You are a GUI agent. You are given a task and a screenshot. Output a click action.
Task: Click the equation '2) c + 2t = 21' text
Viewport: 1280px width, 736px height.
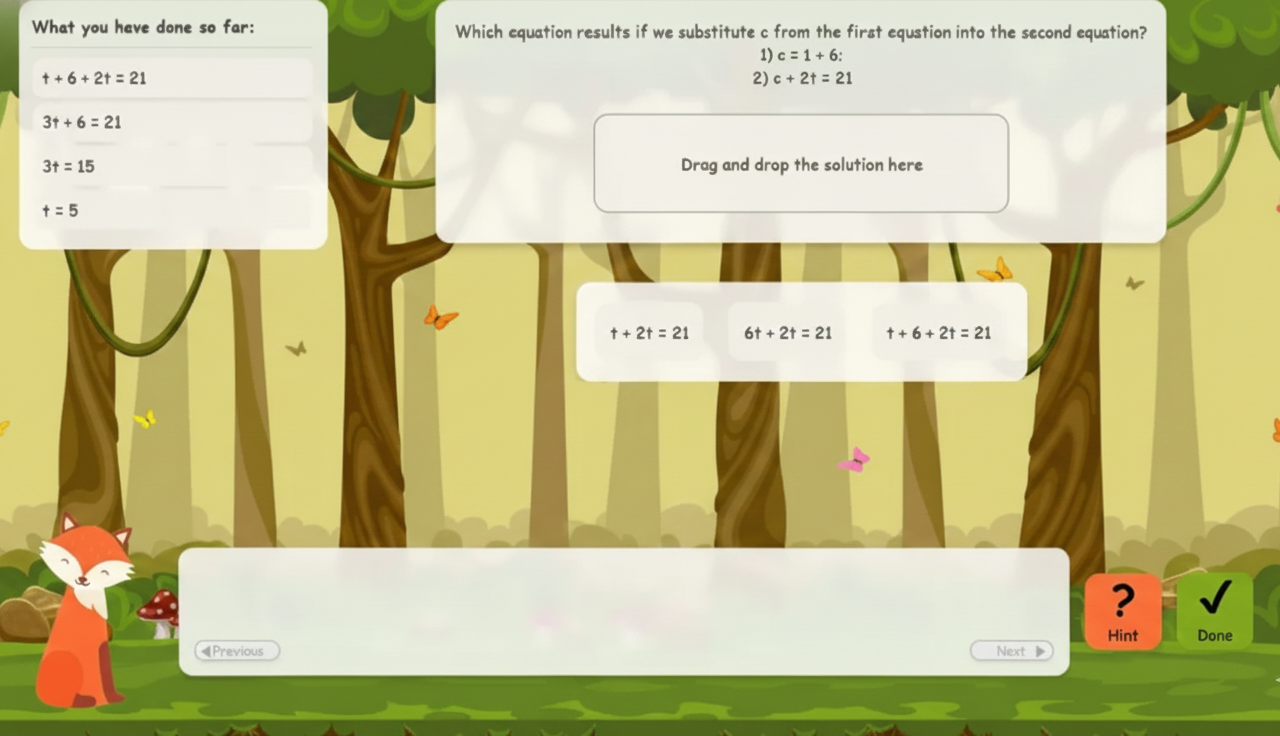point(801,78)
